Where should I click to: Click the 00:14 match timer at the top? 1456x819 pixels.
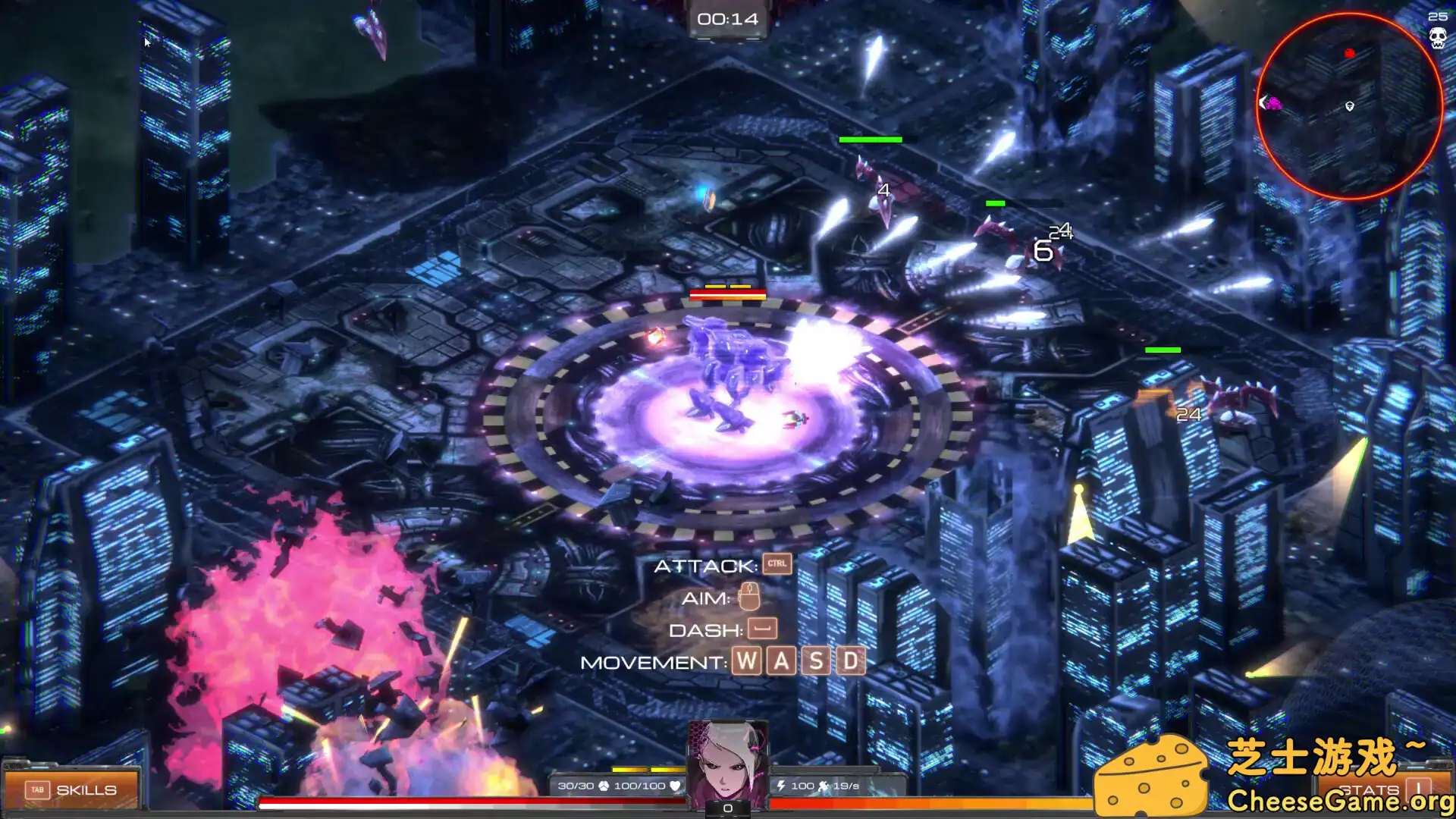point(728,19)
